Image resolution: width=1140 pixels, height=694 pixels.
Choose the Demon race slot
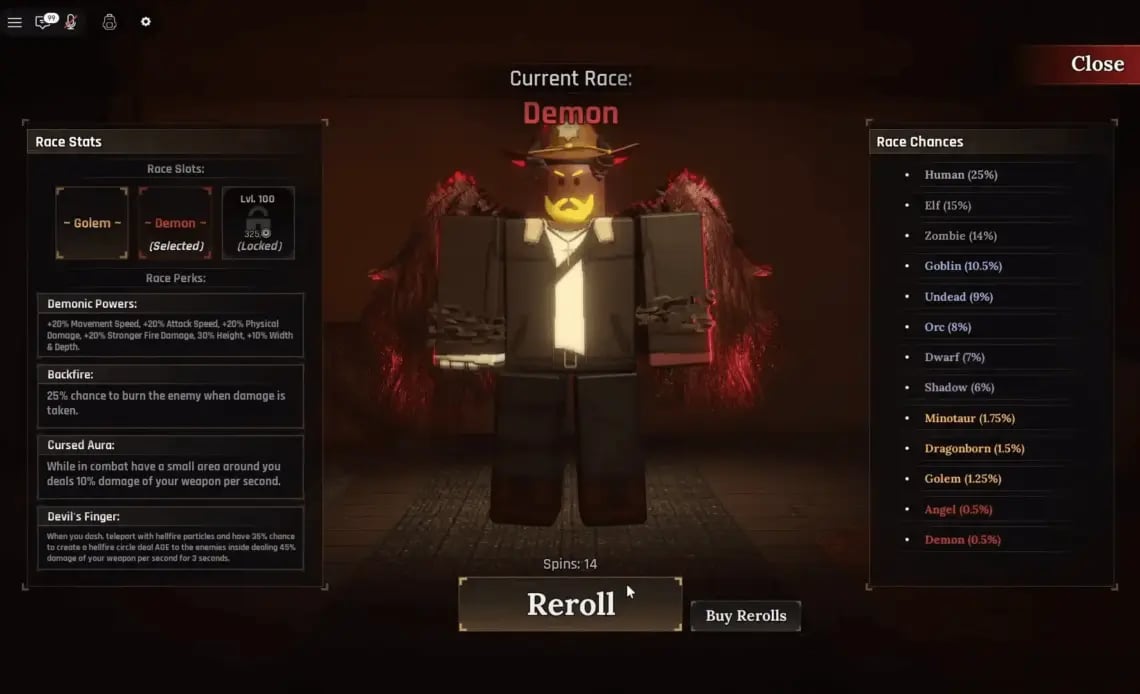tap(175, 223)
